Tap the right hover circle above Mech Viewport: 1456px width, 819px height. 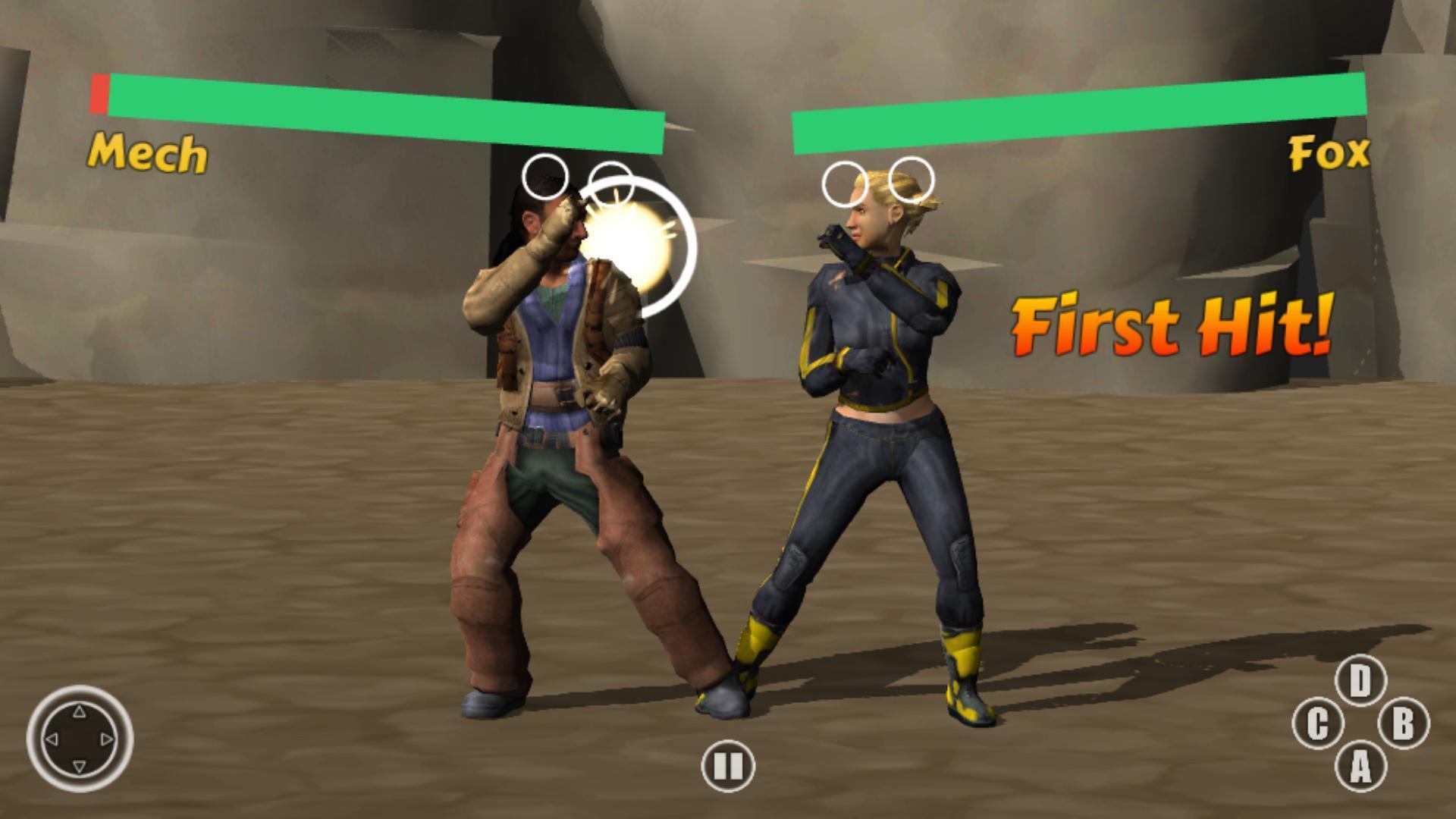pyautogui.click(x=610, y=184)
